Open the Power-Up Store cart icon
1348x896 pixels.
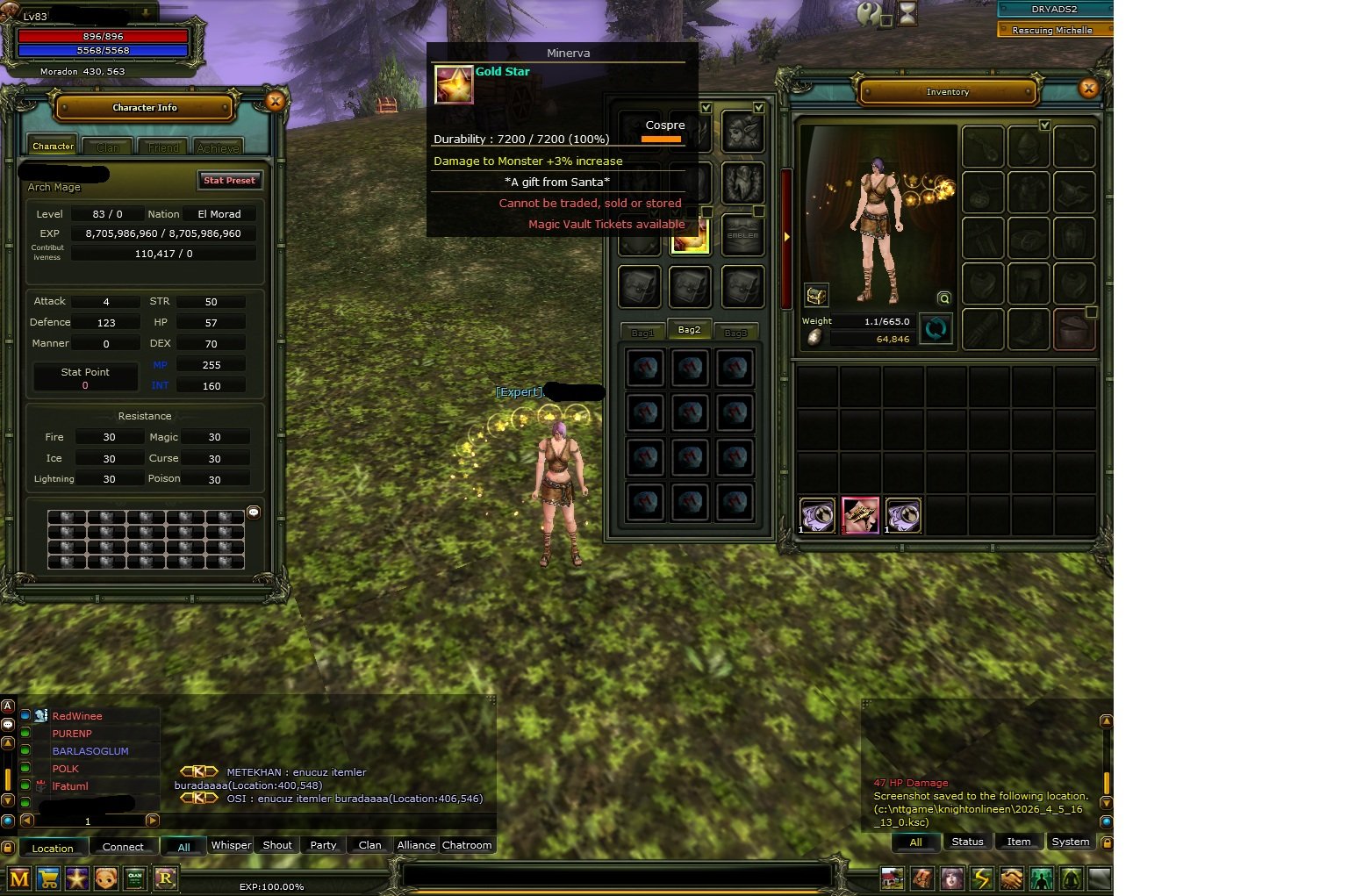(48, 878)
